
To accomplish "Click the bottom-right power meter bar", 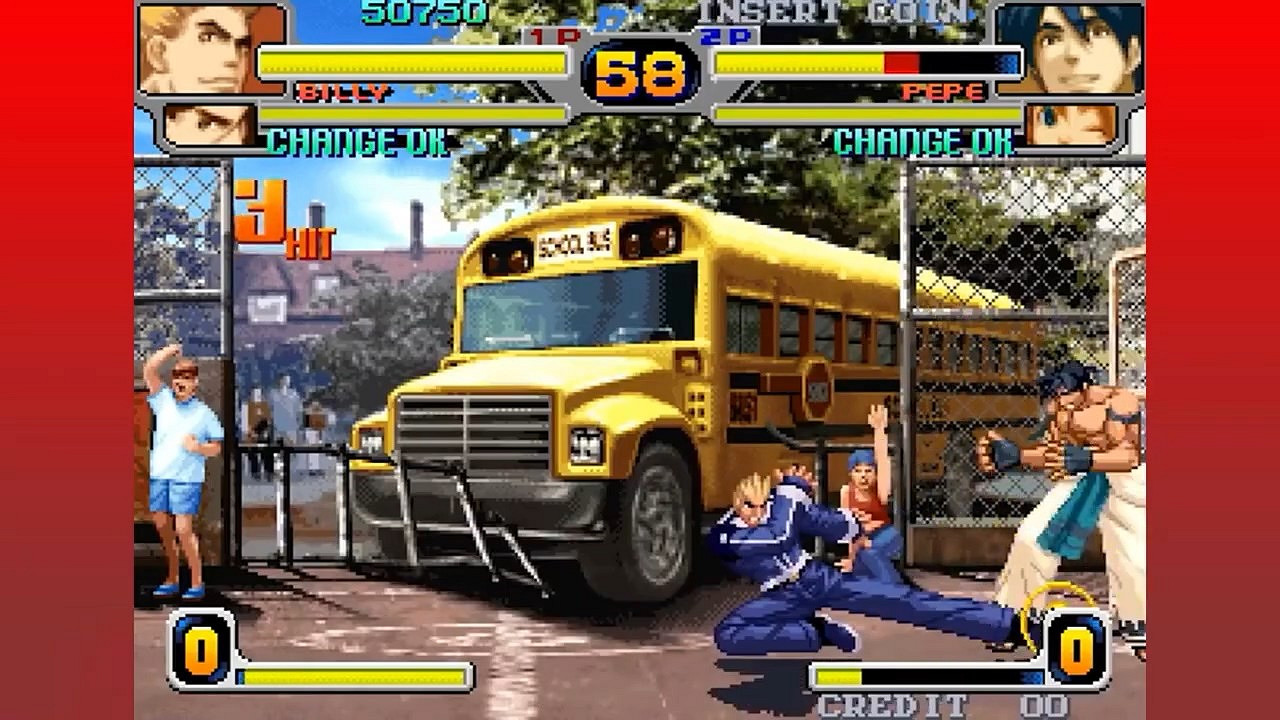I will [x=930, y=677].
